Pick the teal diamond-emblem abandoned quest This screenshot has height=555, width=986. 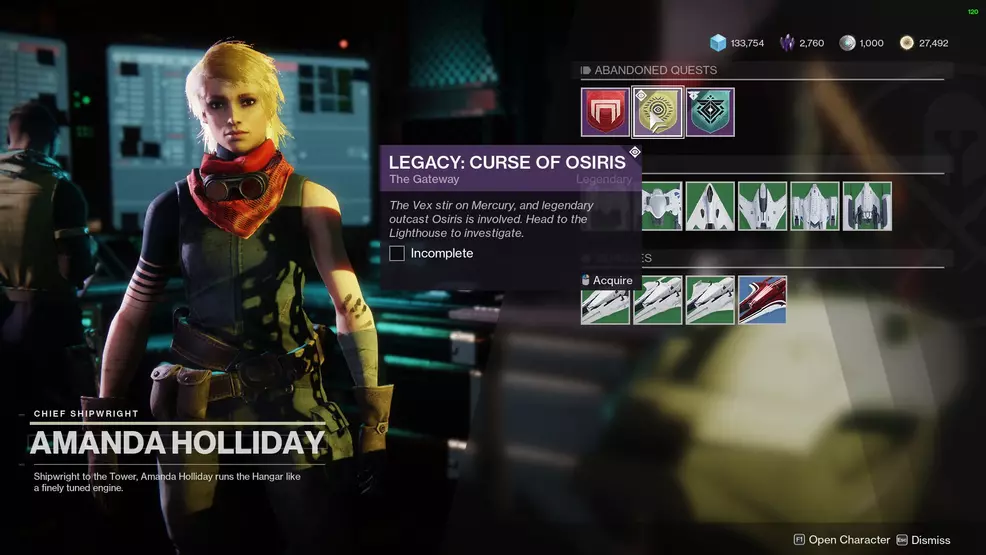click(x=710, y=112)
